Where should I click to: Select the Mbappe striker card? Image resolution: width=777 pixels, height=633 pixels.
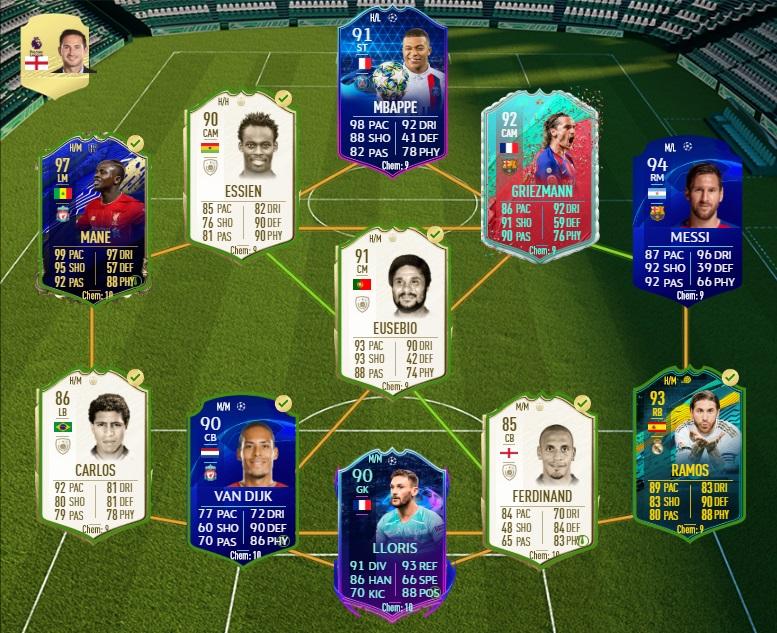391,90
